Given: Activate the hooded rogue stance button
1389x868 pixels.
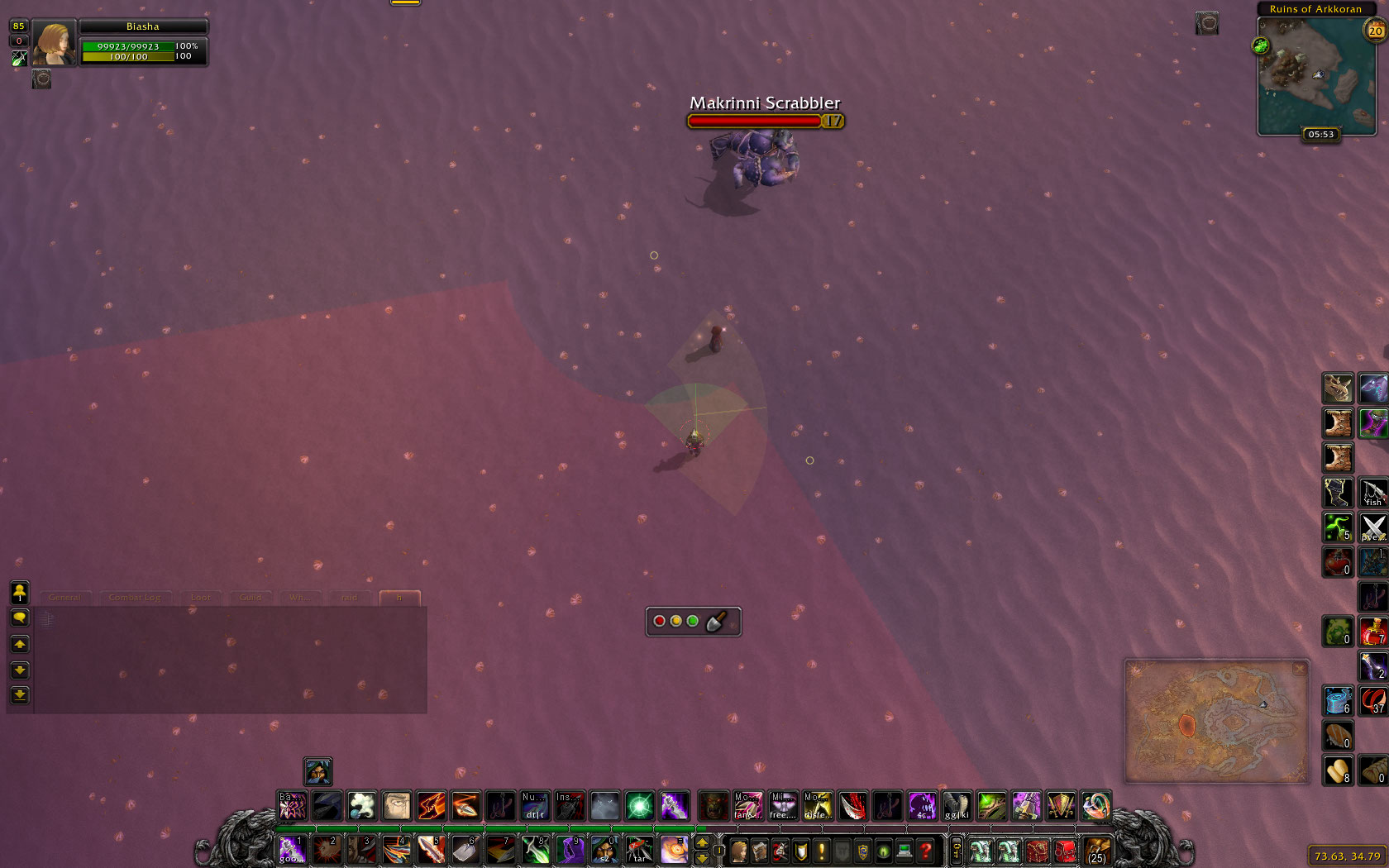Looking at the screenshot, I should (317, 771).
